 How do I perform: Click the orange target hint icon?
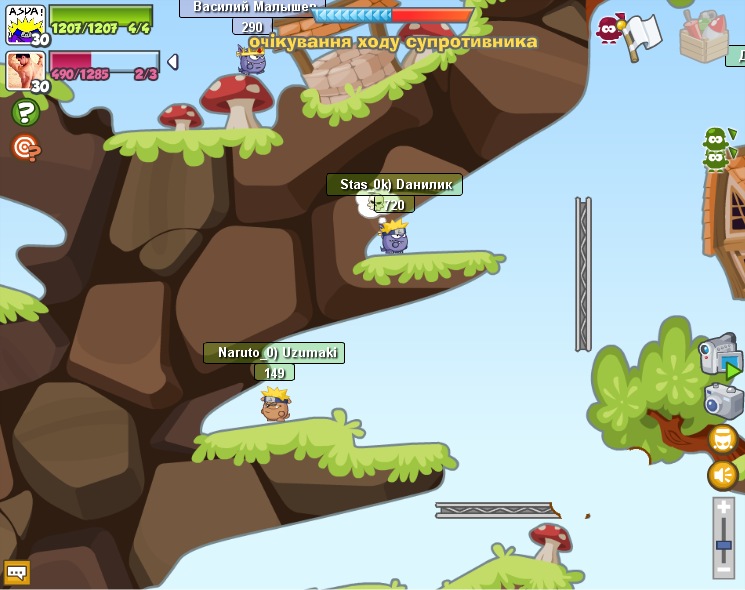tap(25, 148)
